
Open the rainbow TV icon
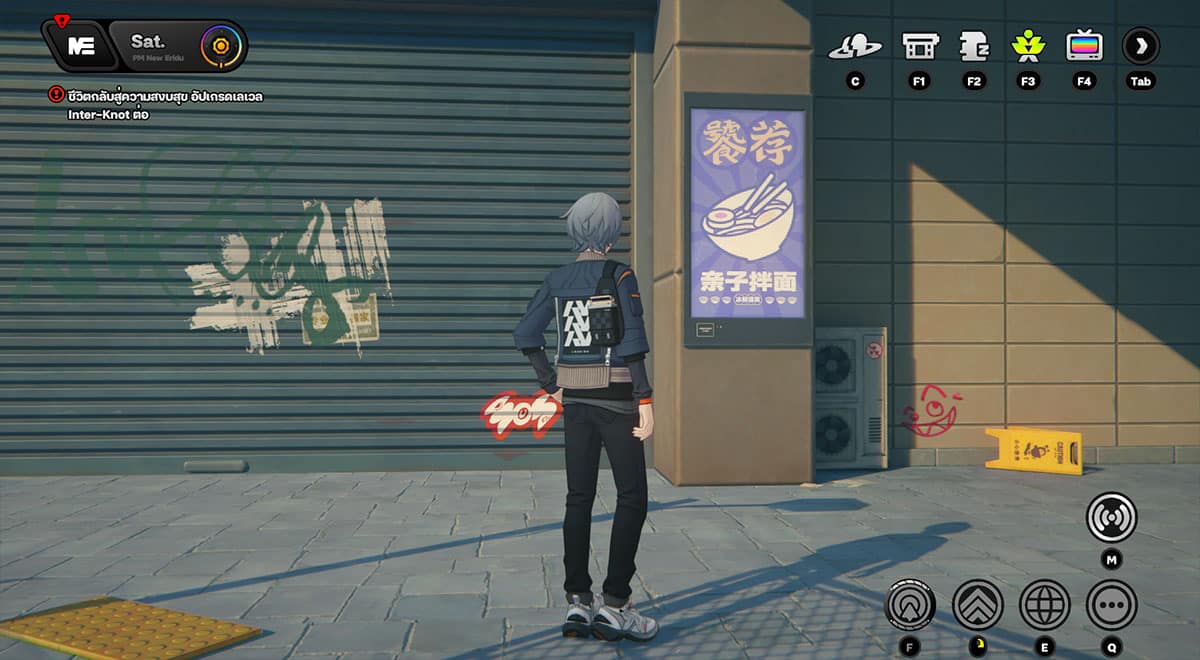(1084, 46)
